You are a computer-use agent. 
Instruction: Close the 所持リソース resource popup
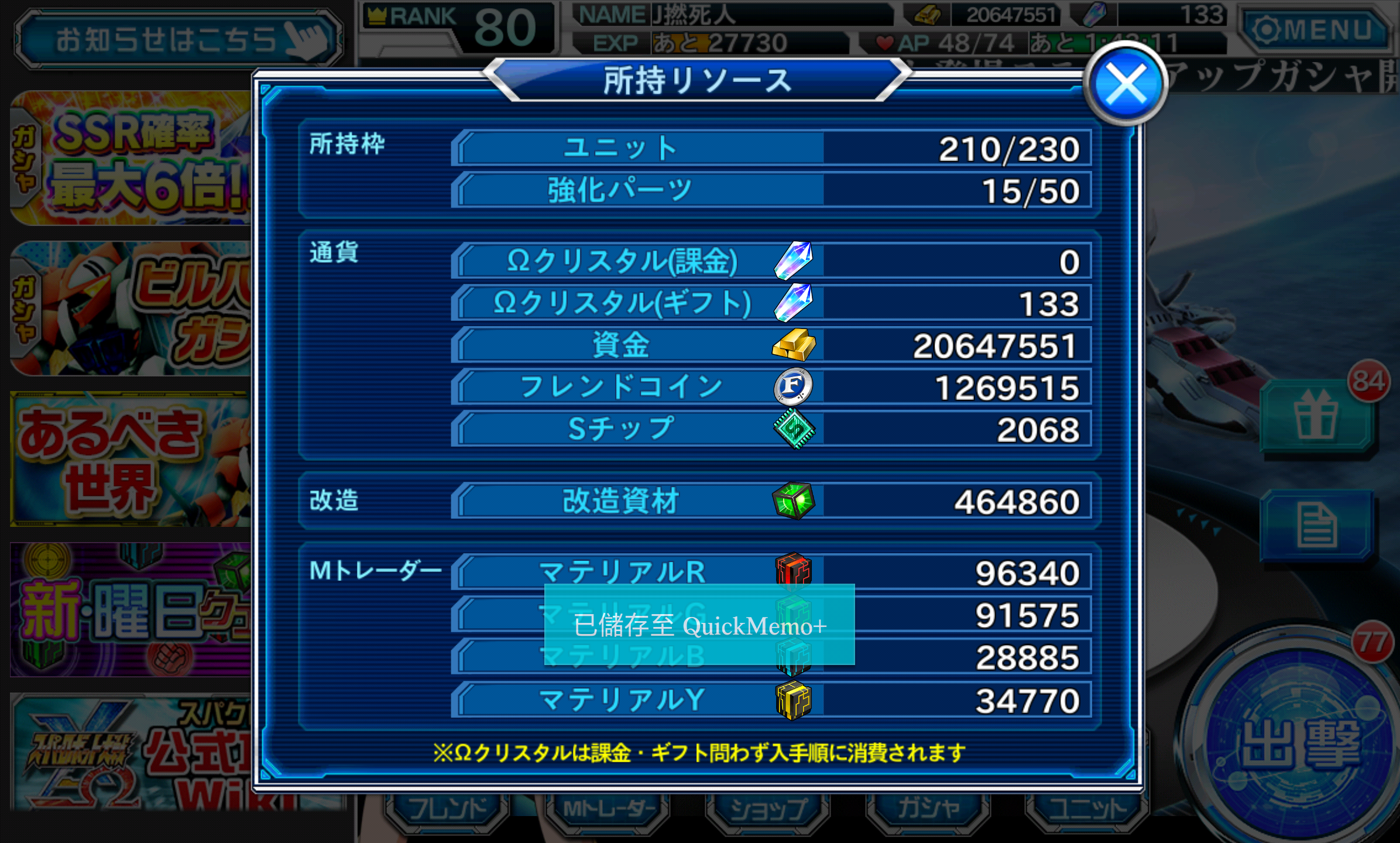(1125, 85)
